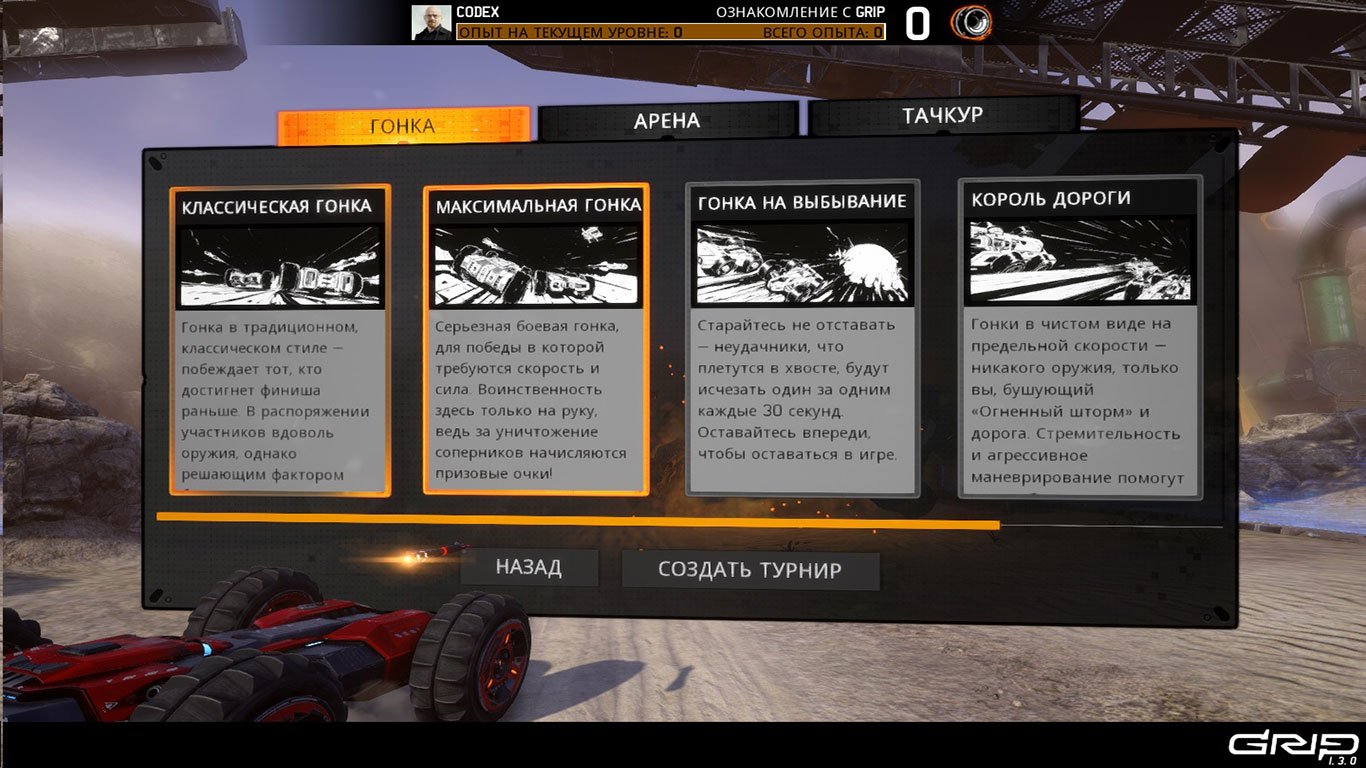Click the СОЗДАТЬ ТУРНИР button
1366x768 pixels.
(x=751, y=570)
